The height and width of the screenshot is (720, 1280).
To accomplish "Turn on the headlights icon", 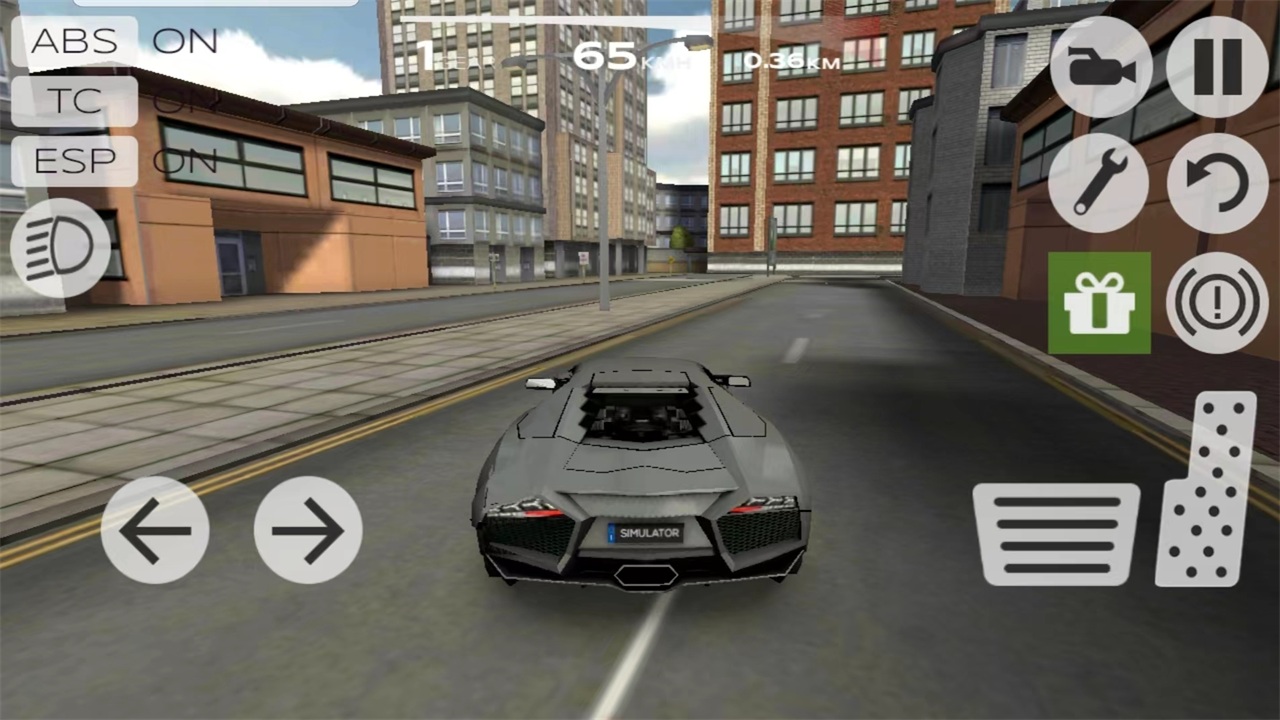I will [x=60, y=247].
